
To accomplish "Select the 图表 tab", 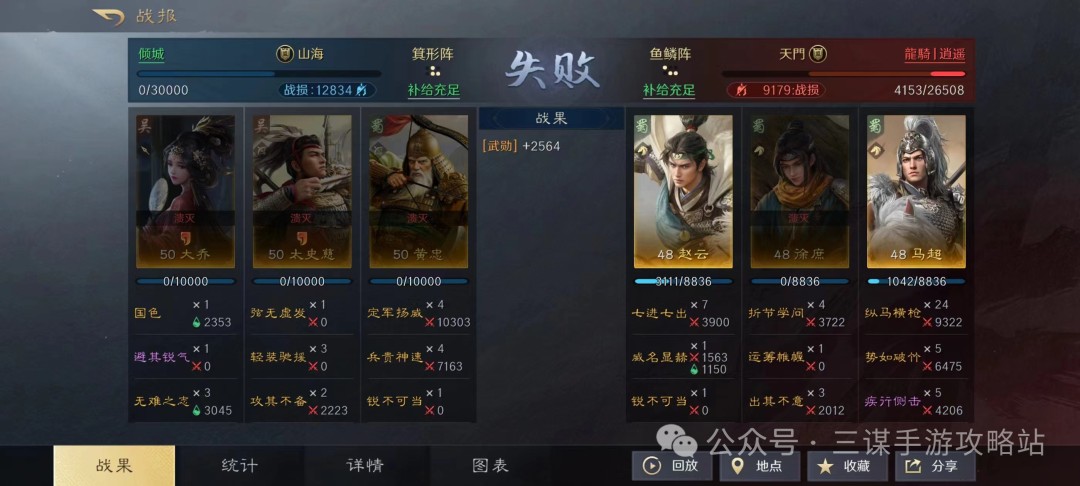I will tap(490, 466).
